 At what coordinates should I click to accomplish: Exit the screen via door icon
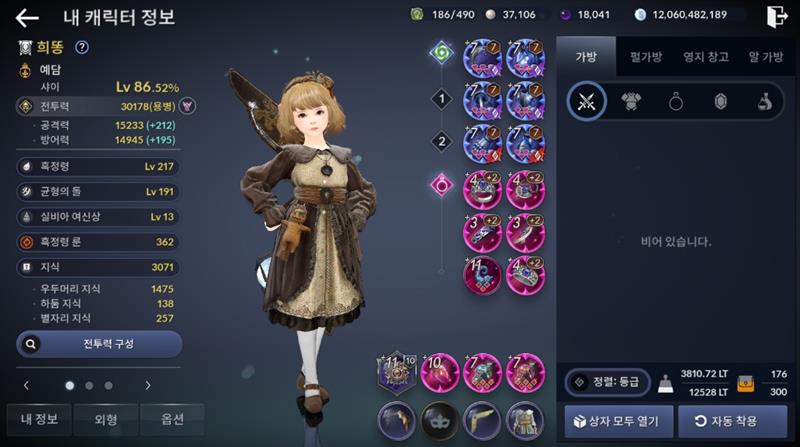pos(777,16)
